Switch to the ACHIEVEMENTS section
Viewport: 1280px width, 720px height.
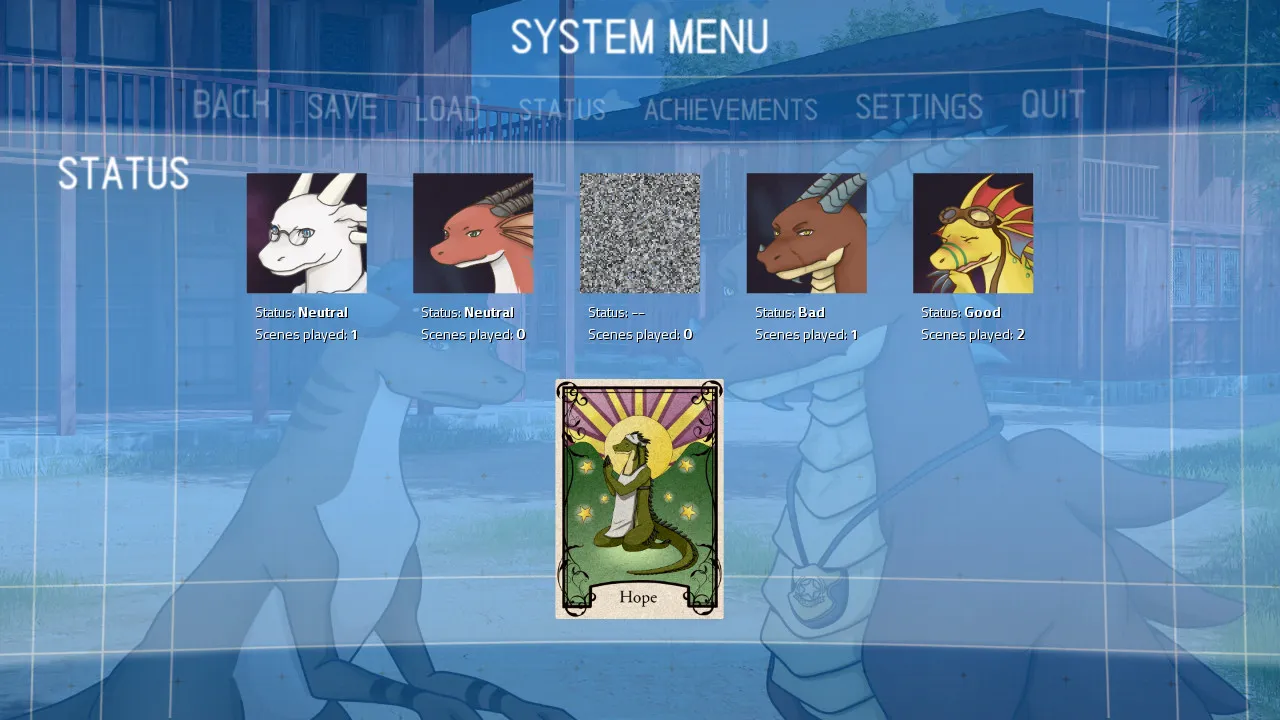[x=731, y=109]
